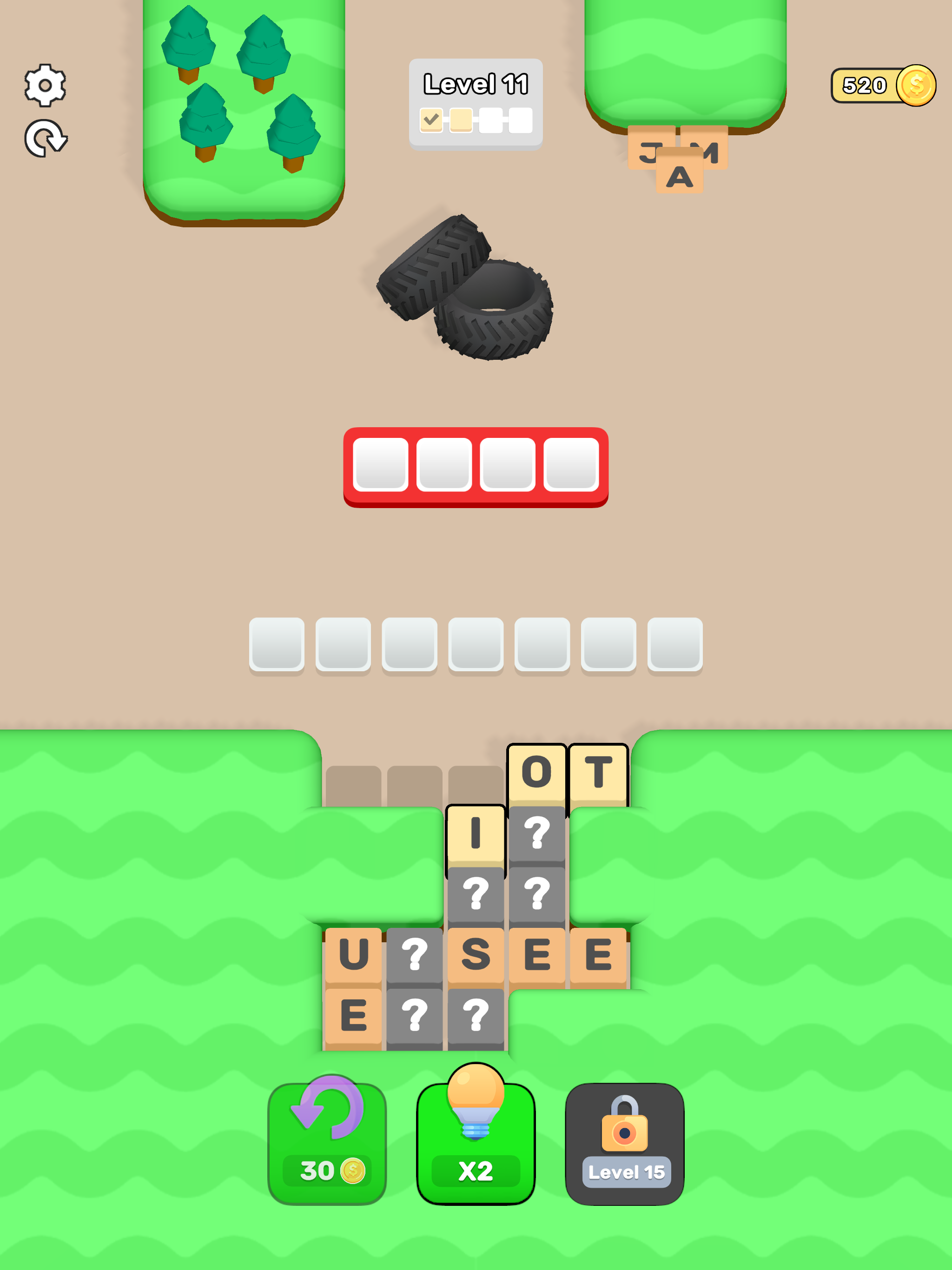Select the letter tile T
The image size is (952, 1270).
pyautogui.click(x=599, y=772)
